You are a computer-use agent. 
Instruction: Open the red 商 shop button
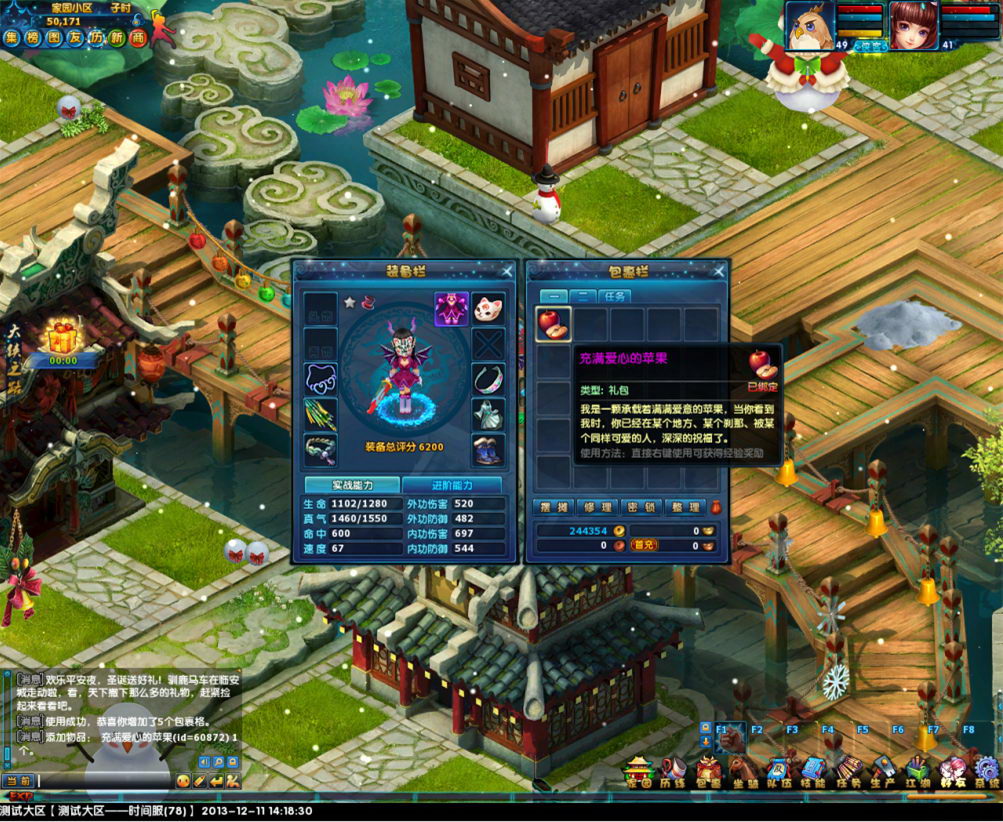138,38
